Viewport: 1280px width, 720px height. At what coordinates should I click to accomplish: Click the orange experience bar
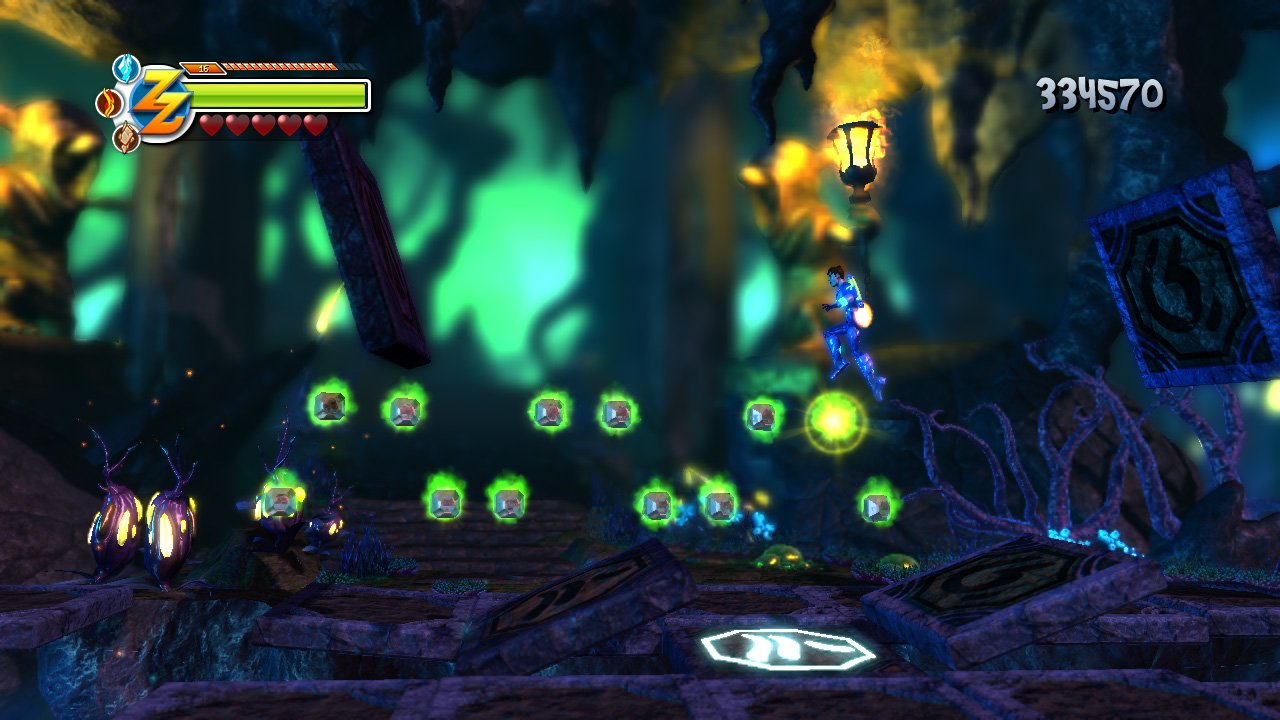(x=280, y=69)
